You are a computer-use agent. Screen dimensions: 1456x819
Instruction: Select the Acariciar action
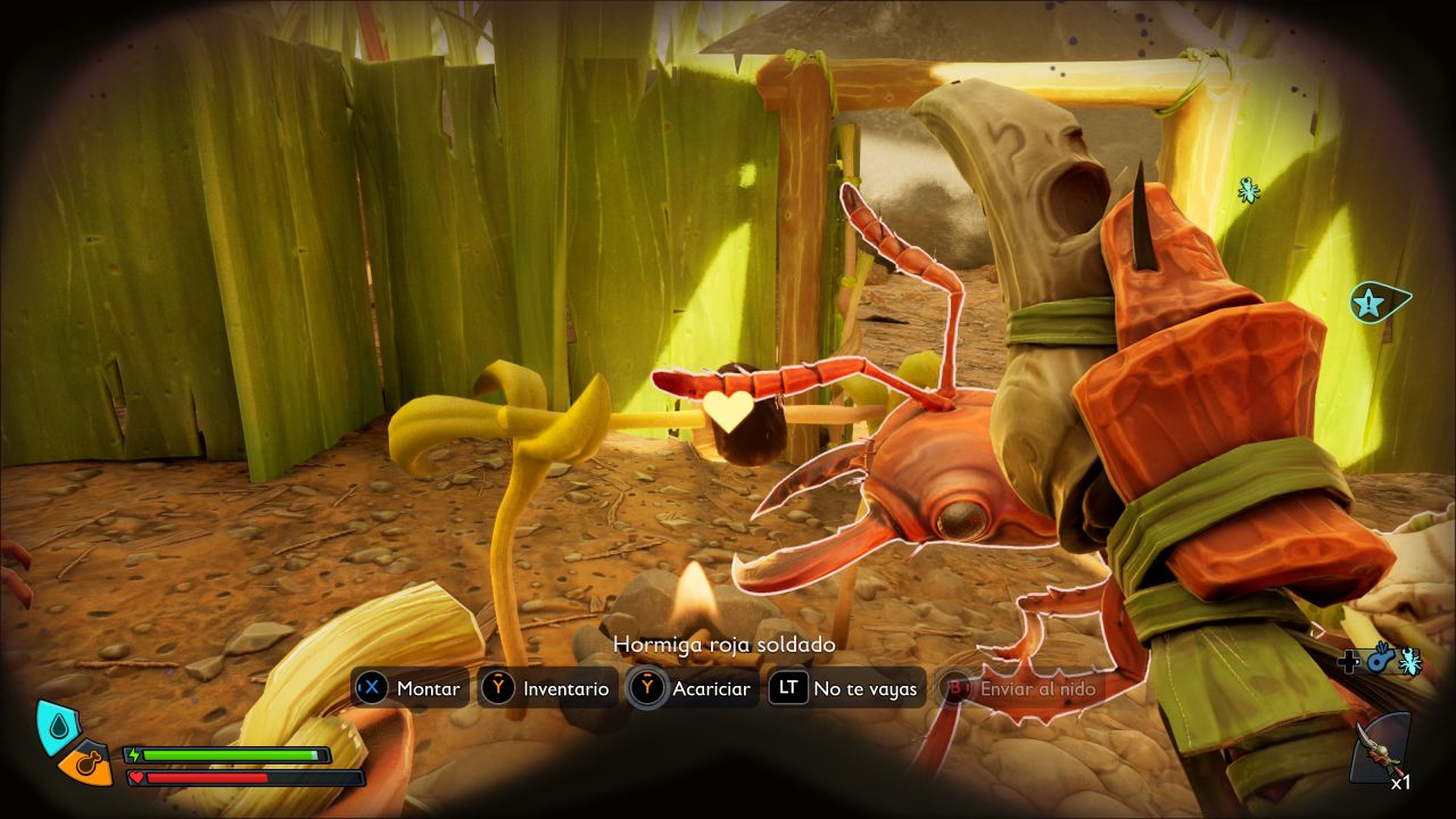point(693,688)
